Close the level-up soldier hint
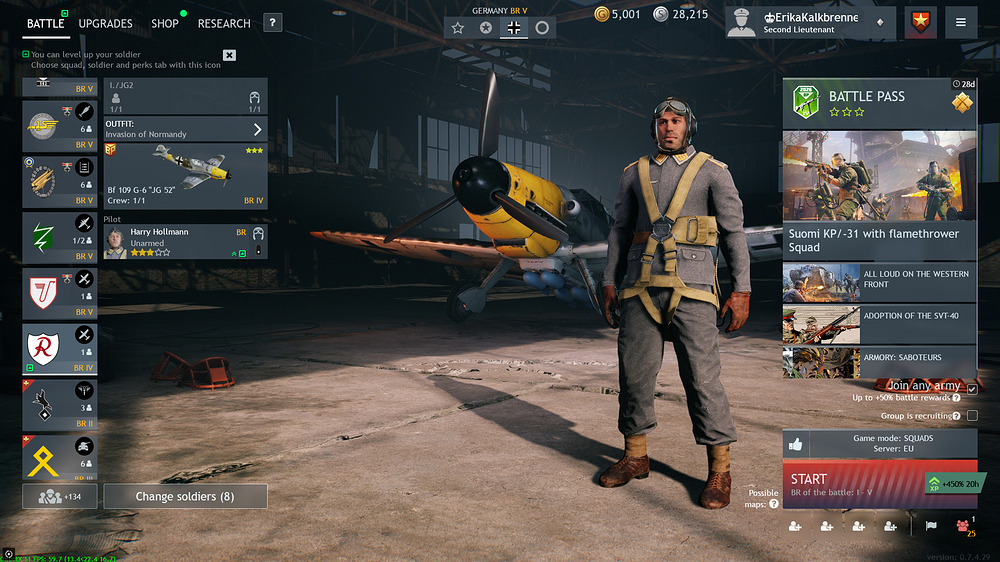This screenshot has width=1000, height=562. click(x=229, y=55)
